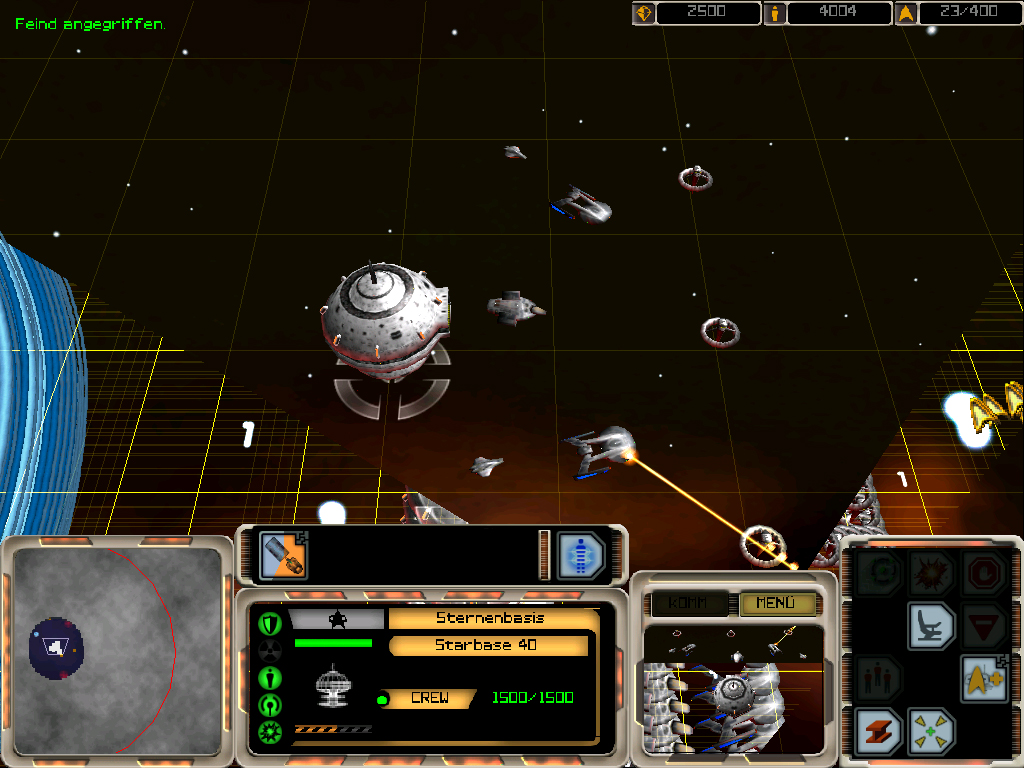This screenshot has height=768, width=1024.
Task: Open the MENÜ button
Action: (x=777, y=603)
